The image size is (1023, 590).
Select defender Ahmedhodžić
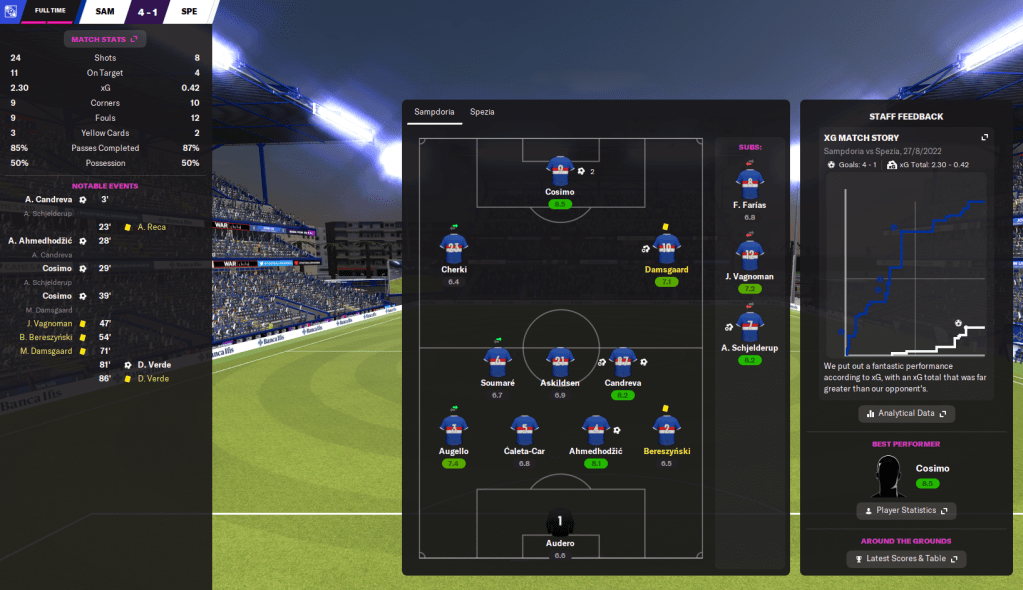point(595,432)
